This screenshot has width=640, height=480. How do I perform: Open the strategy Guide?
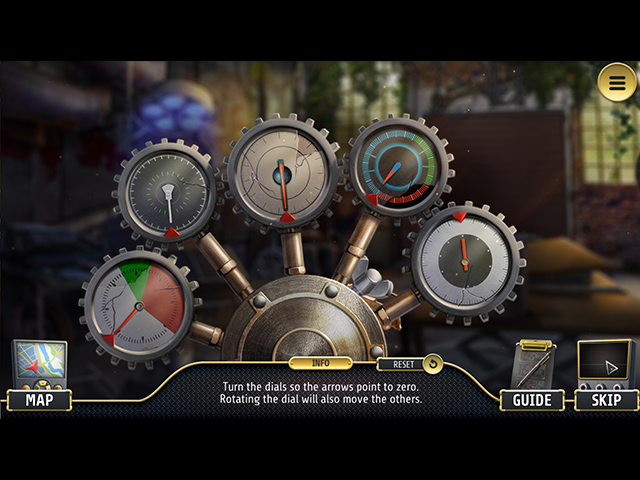click(x=532, y=400)
